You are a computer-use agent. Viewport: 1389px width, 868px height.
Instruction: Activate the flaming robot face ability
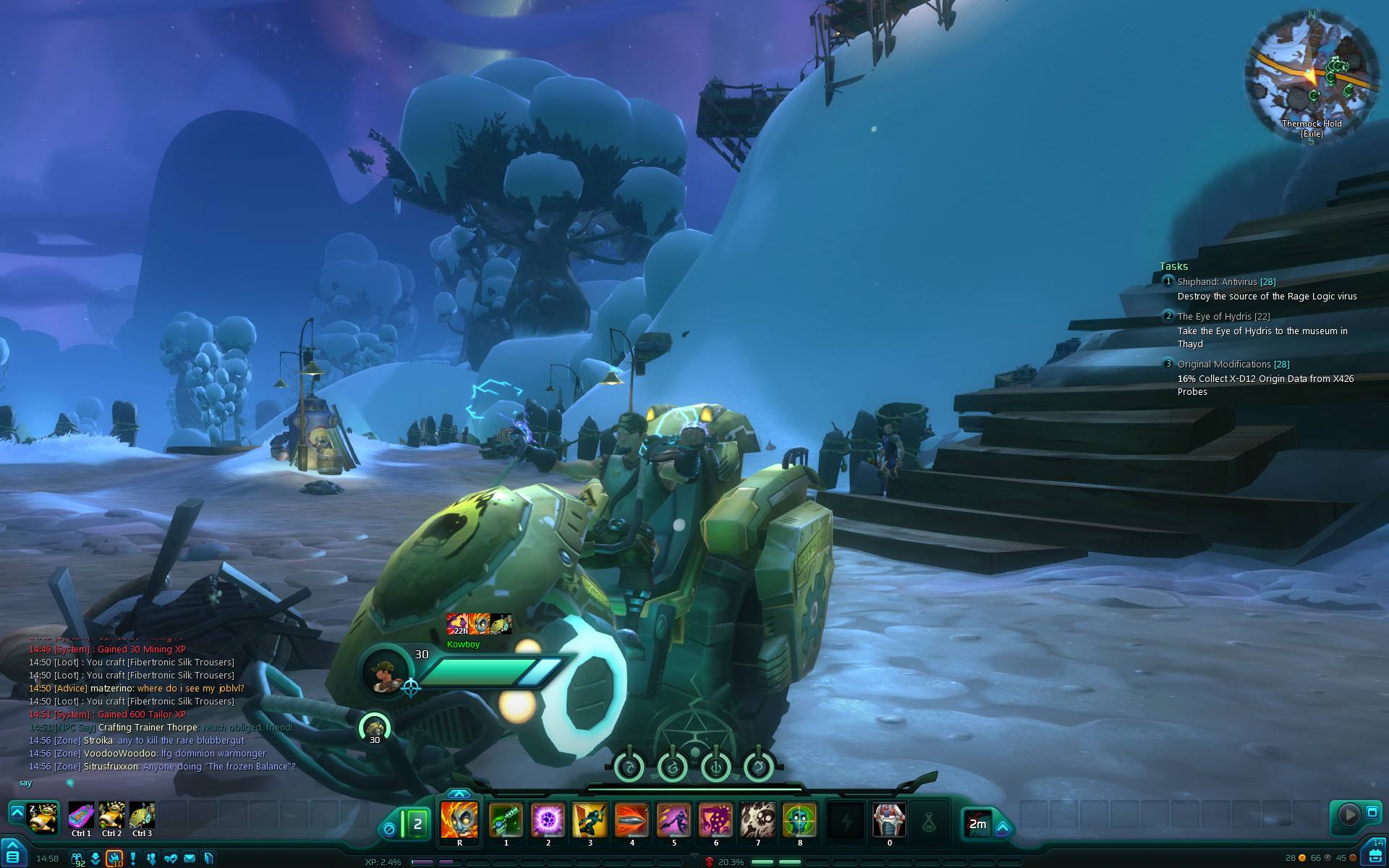[x=459, y=820]
